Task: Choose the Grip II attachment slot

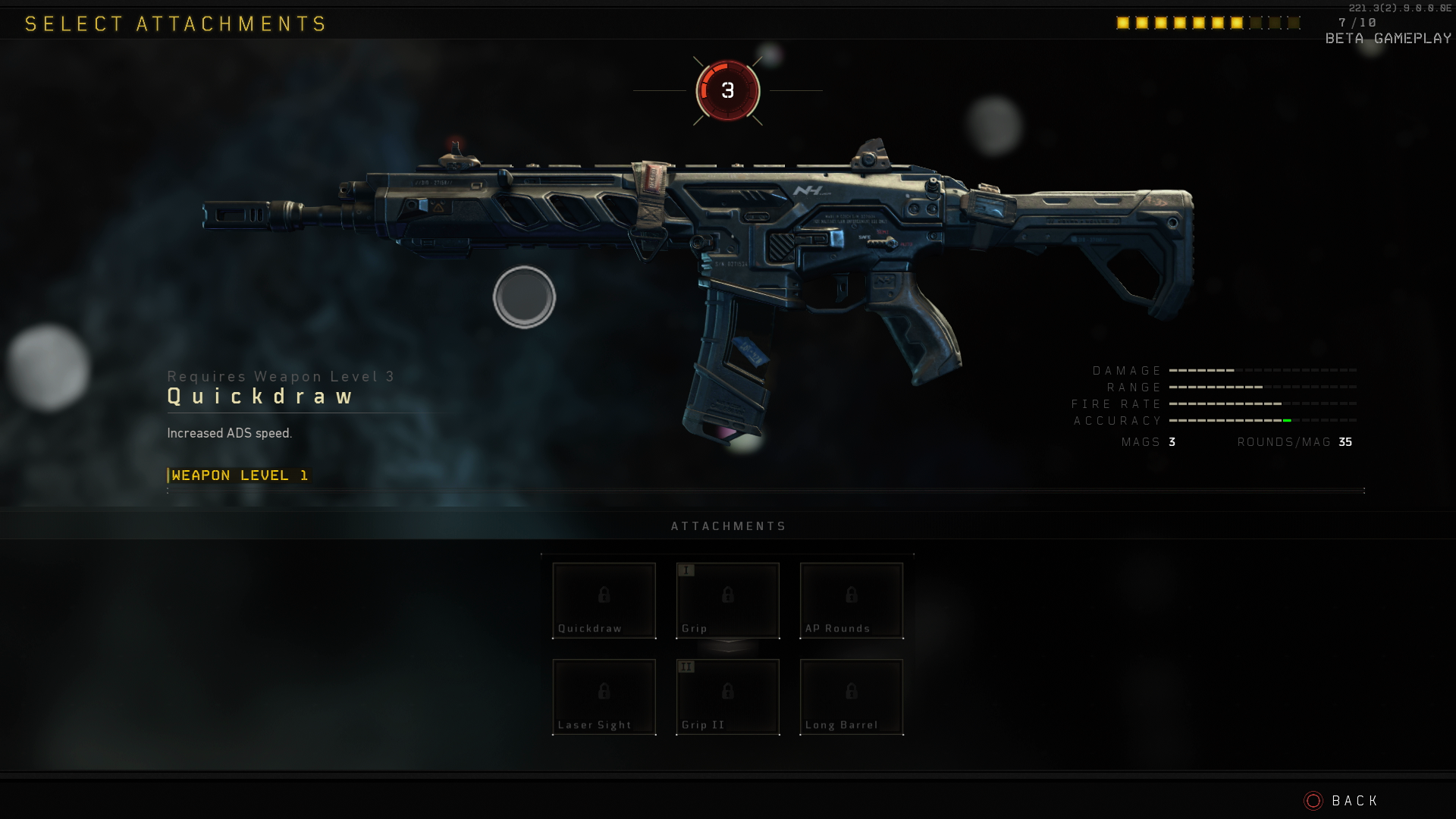Action: point(727,697)
